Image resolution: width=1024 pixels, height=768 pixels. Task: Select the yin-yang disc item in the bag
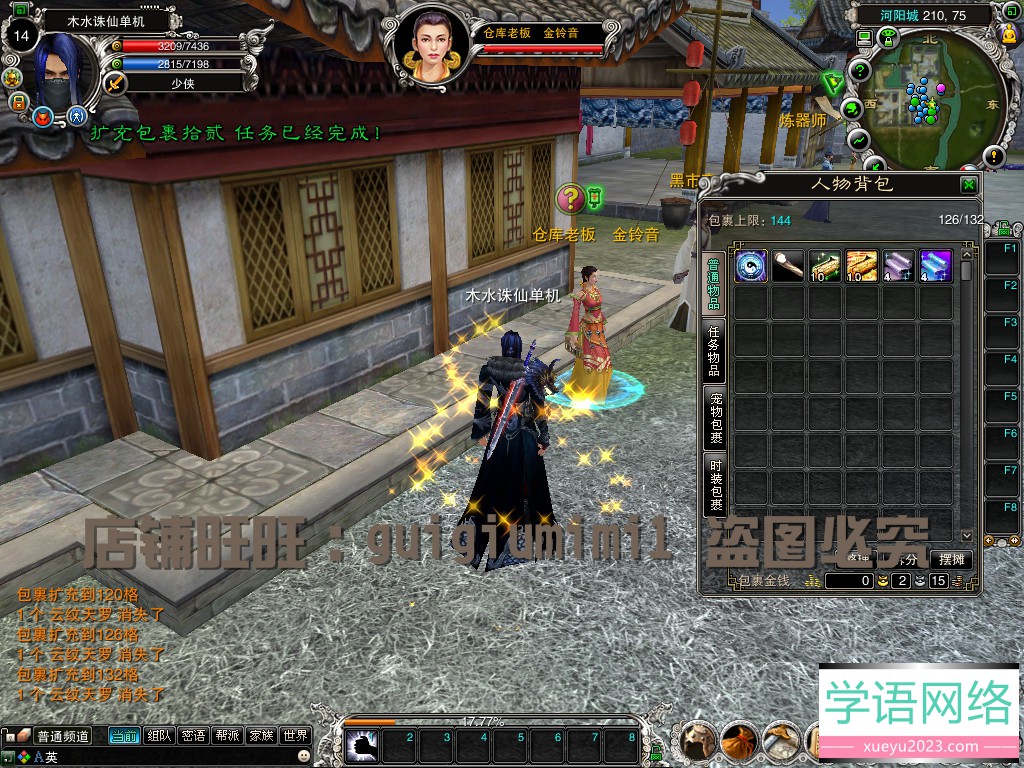[751, 266]
